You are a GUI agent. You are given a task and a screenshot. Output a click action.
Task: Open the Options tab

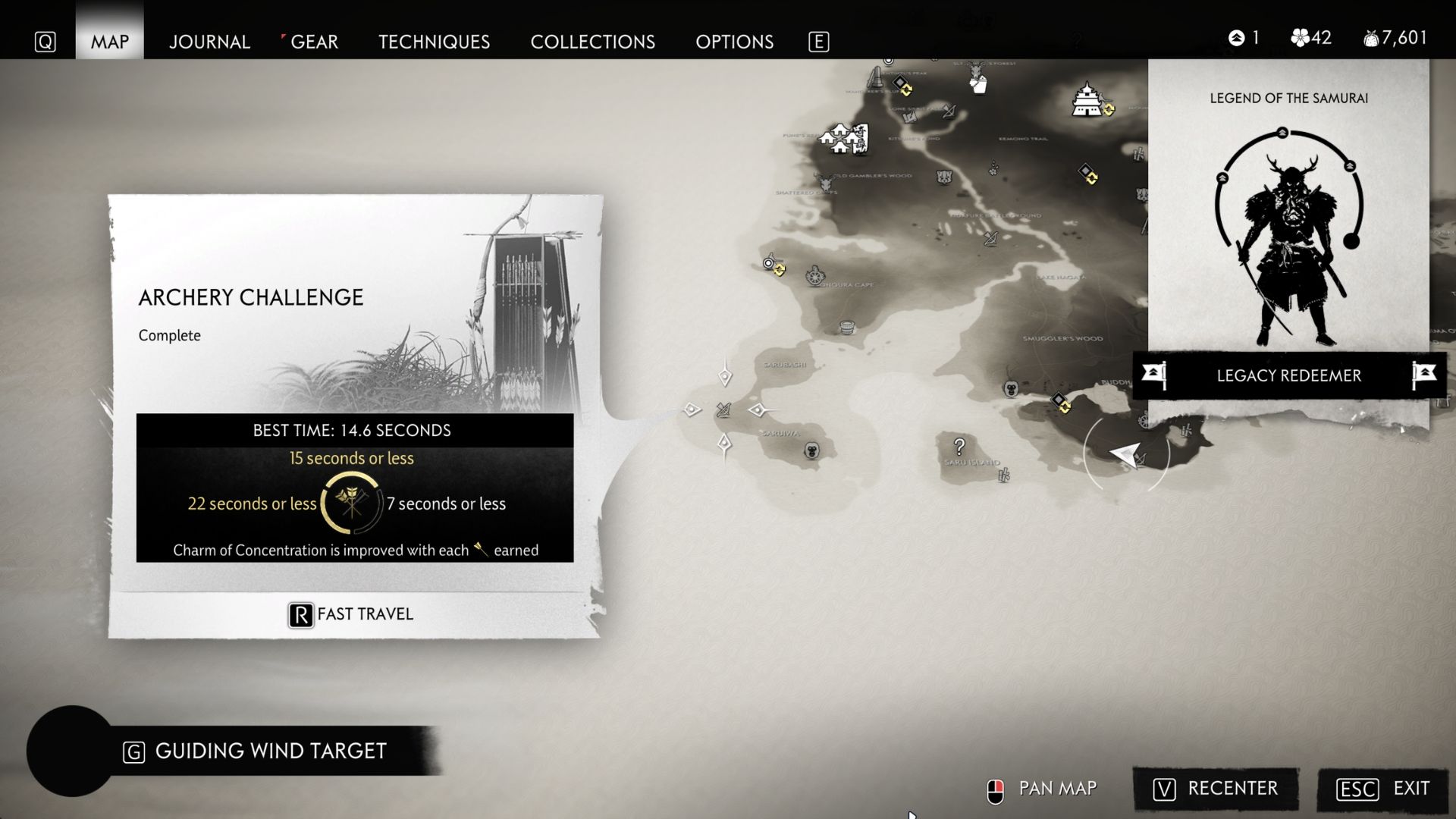point(734,42)
